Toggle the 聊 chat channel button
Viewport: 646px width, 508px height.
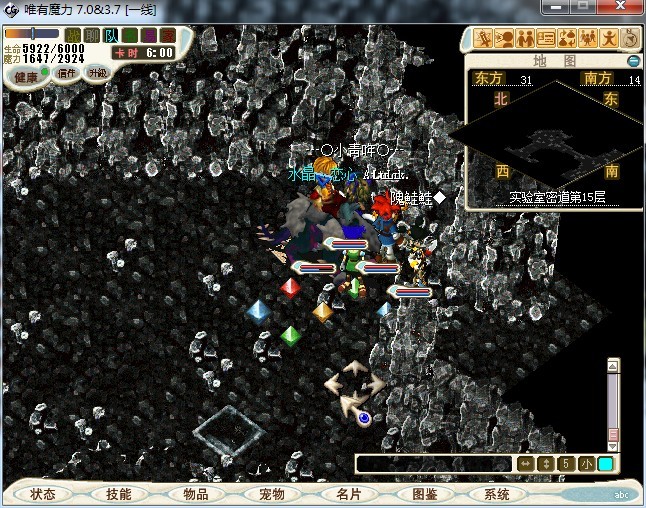coord(92,36)
